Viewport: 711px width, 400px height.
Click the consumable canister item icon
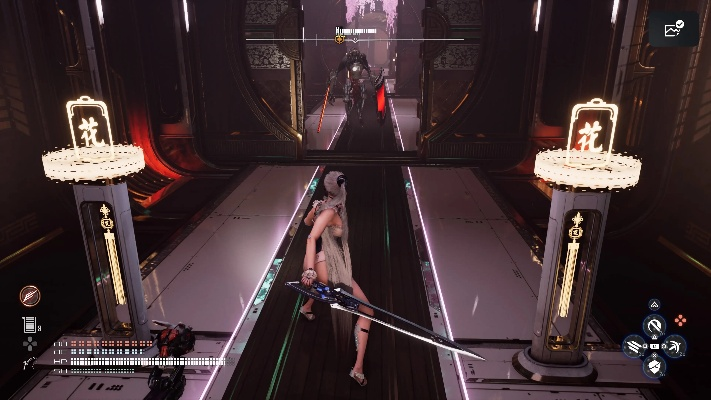pos(29,324)
